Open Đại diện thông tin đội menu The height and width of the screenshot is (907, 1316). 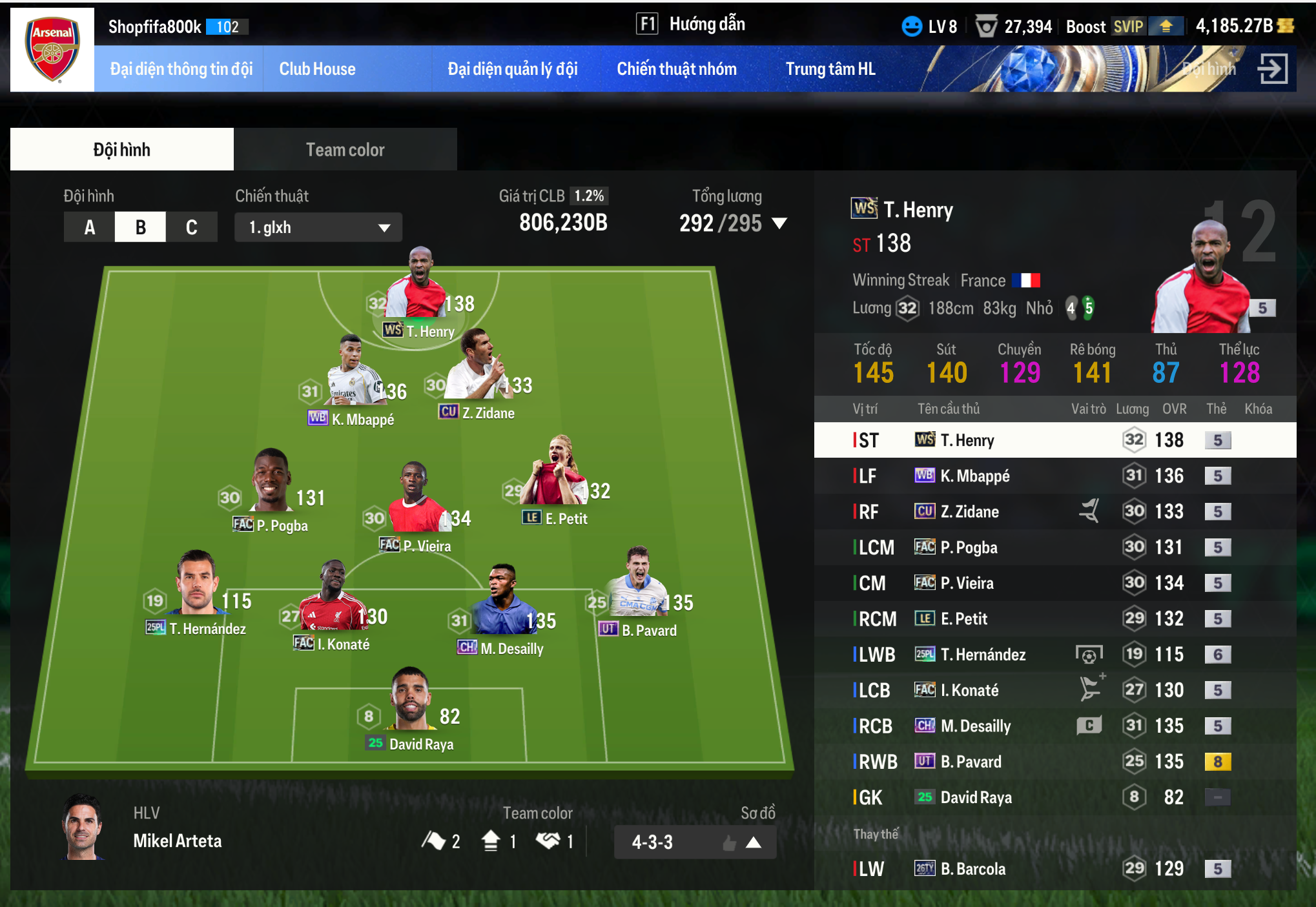181,69
